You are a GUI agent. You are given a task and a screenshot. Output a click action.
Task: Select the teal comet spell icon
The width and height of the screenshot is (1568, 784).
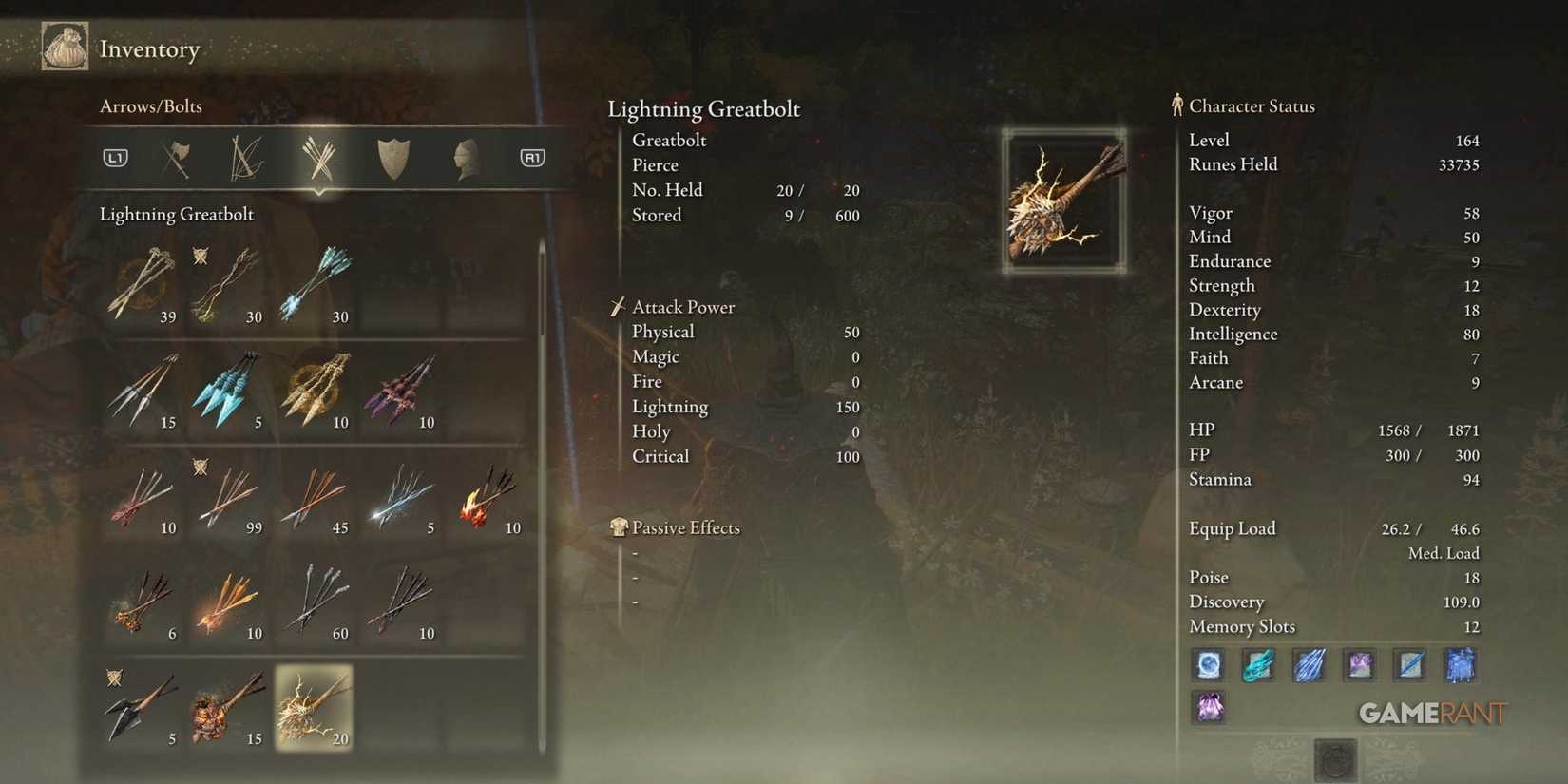[x=1258, y=665]
